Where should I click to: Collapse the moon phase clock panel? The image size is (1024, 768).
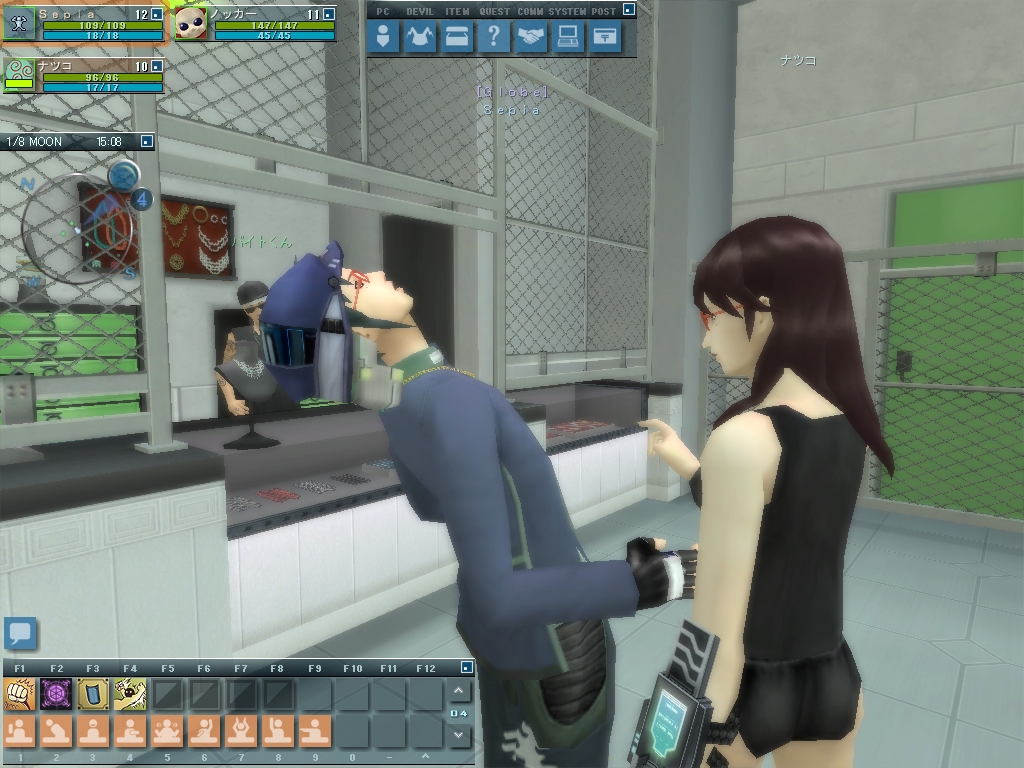(146, 142)
